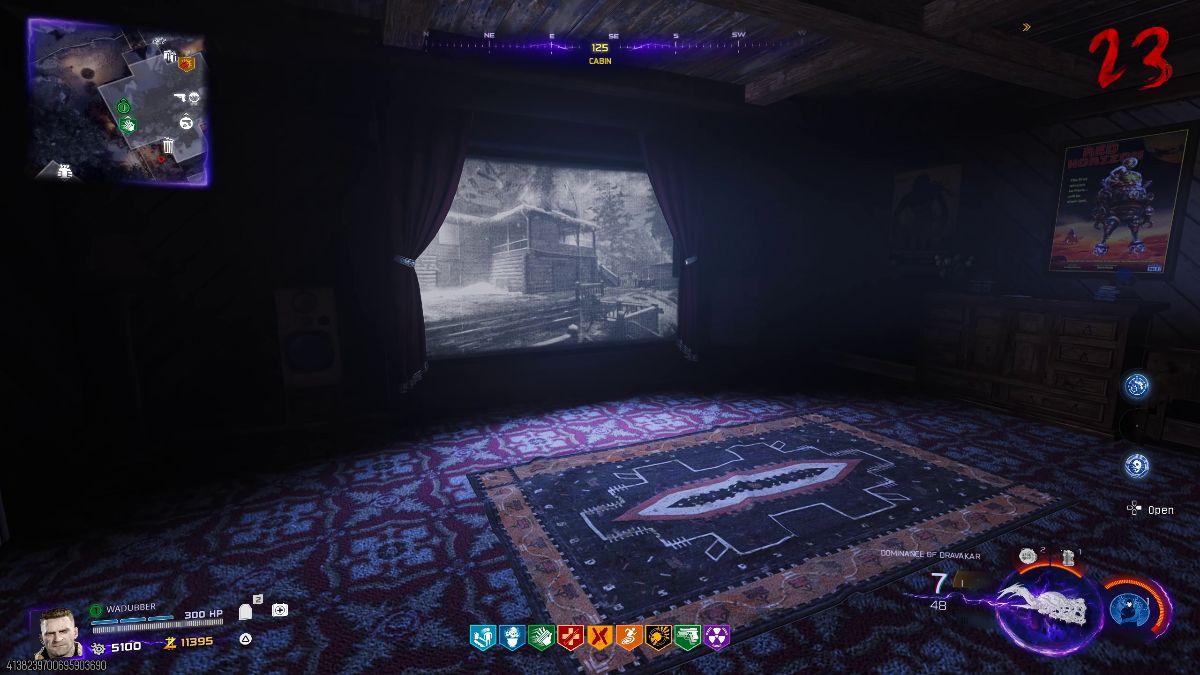1200x675 pixels.
Task: Select the red Quick Revive cross perk
Action: tap(570, 635)
